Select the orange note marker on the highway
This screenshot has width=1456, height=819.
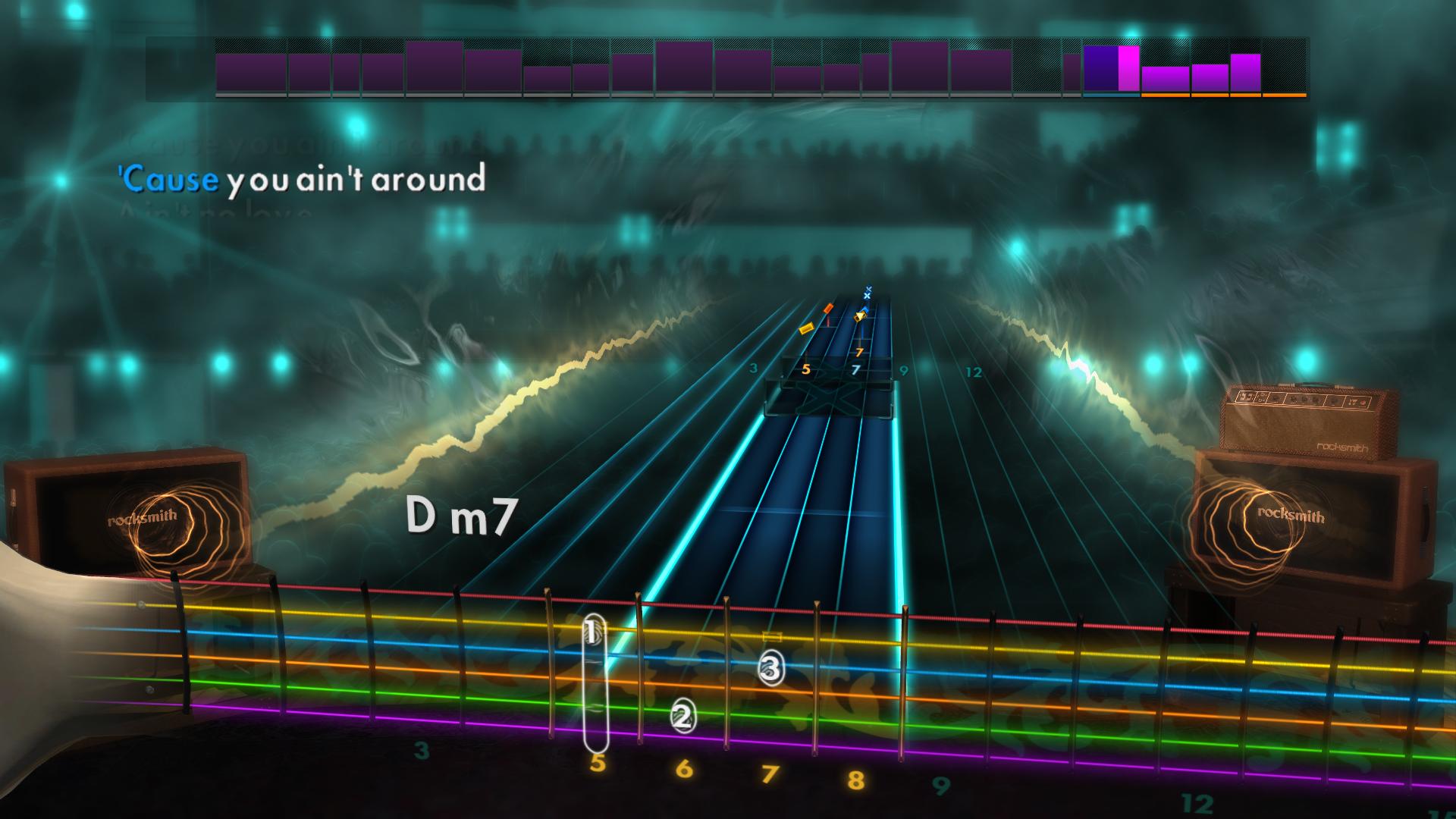pyautogui.click(x=828, y=308)
